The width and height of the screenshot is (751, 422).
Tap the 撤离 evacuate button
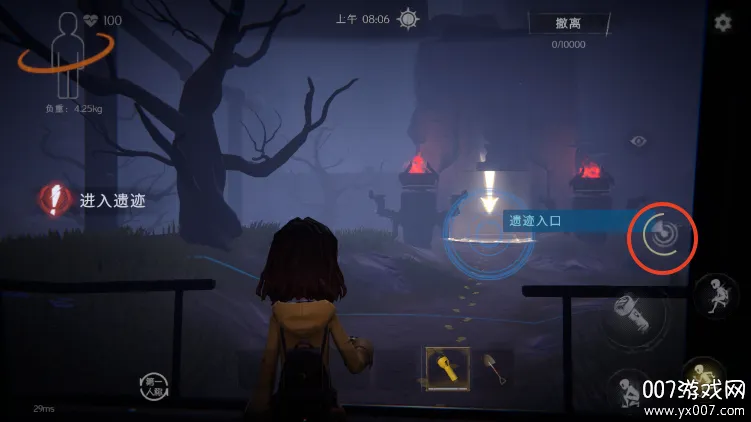[568, 24]
